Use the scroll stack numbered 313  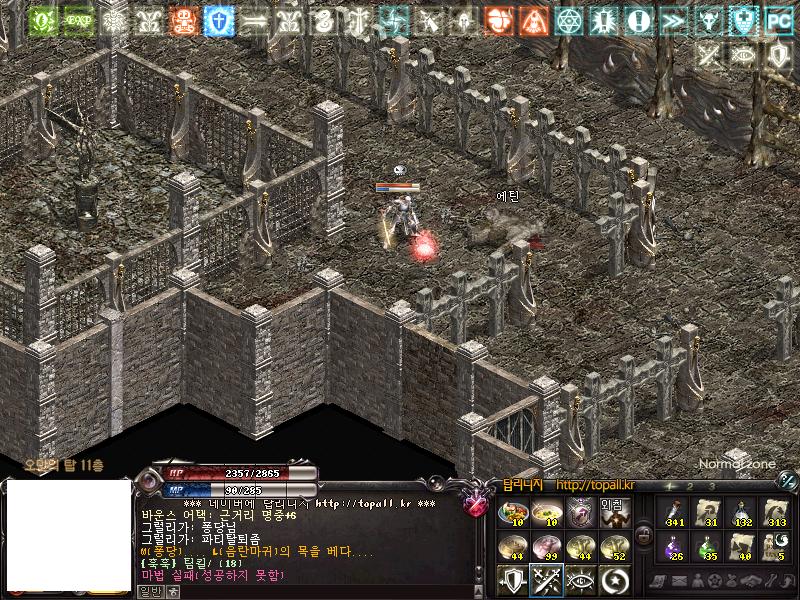[775, 514]
